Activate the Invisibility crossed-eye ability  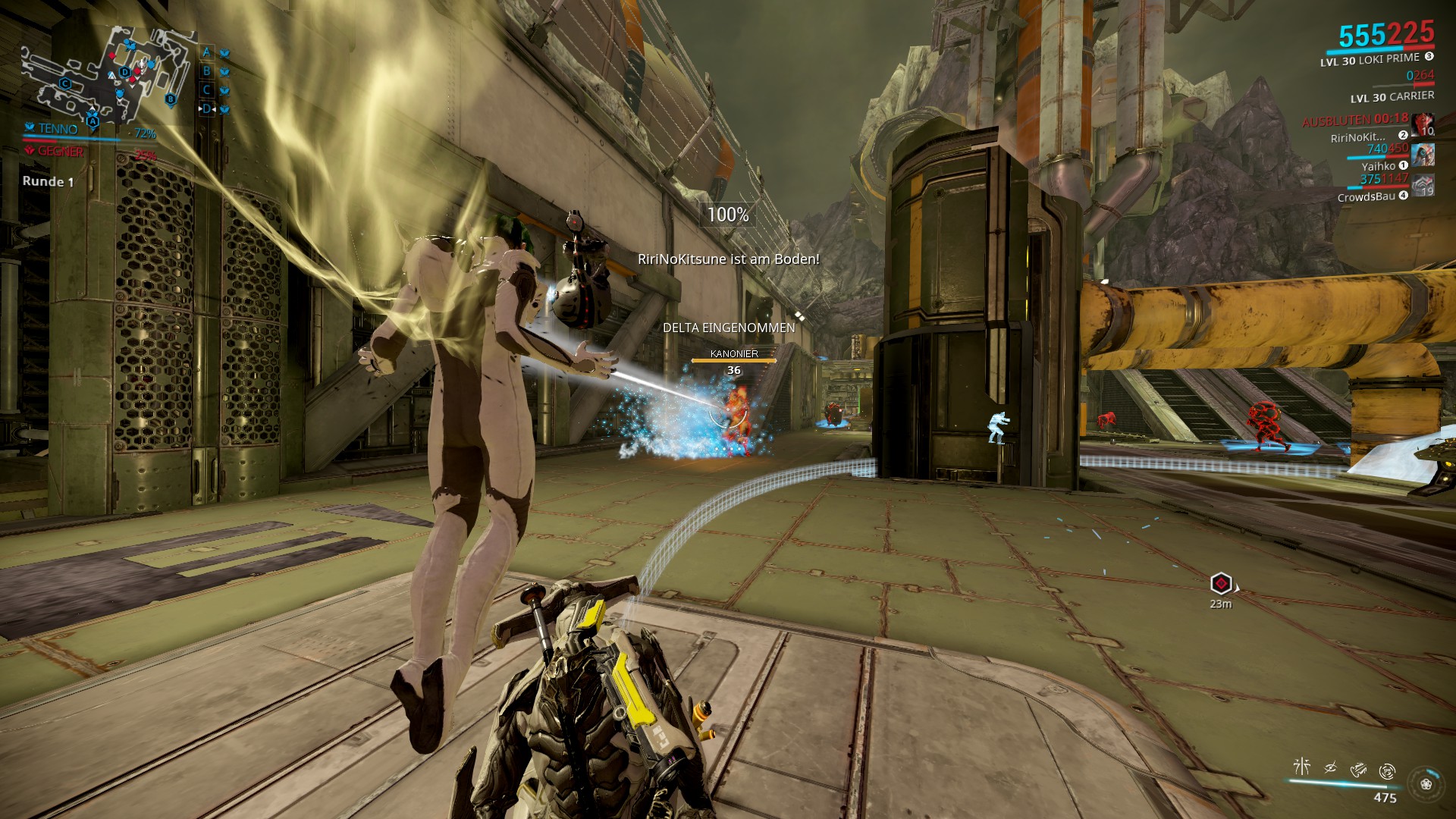[x=1330, y=768]
